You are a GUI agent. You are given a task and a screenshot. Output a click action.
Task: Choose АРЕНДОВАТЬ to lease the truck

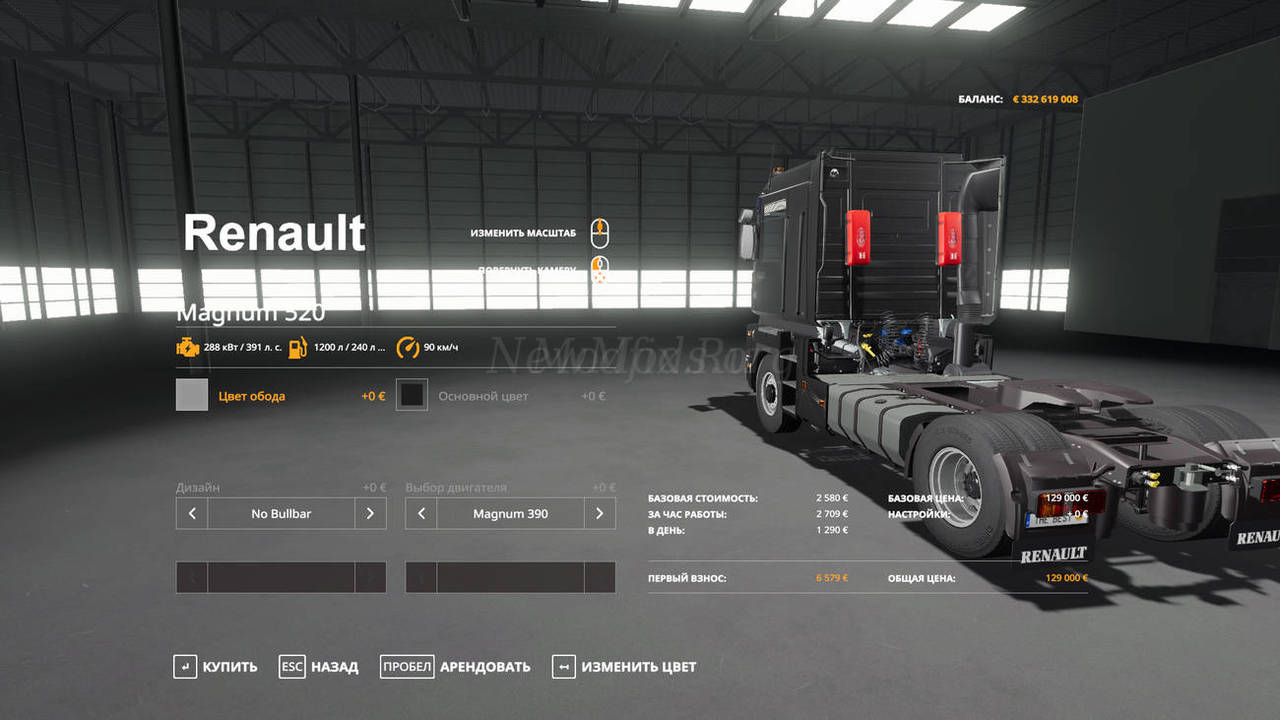455,667
